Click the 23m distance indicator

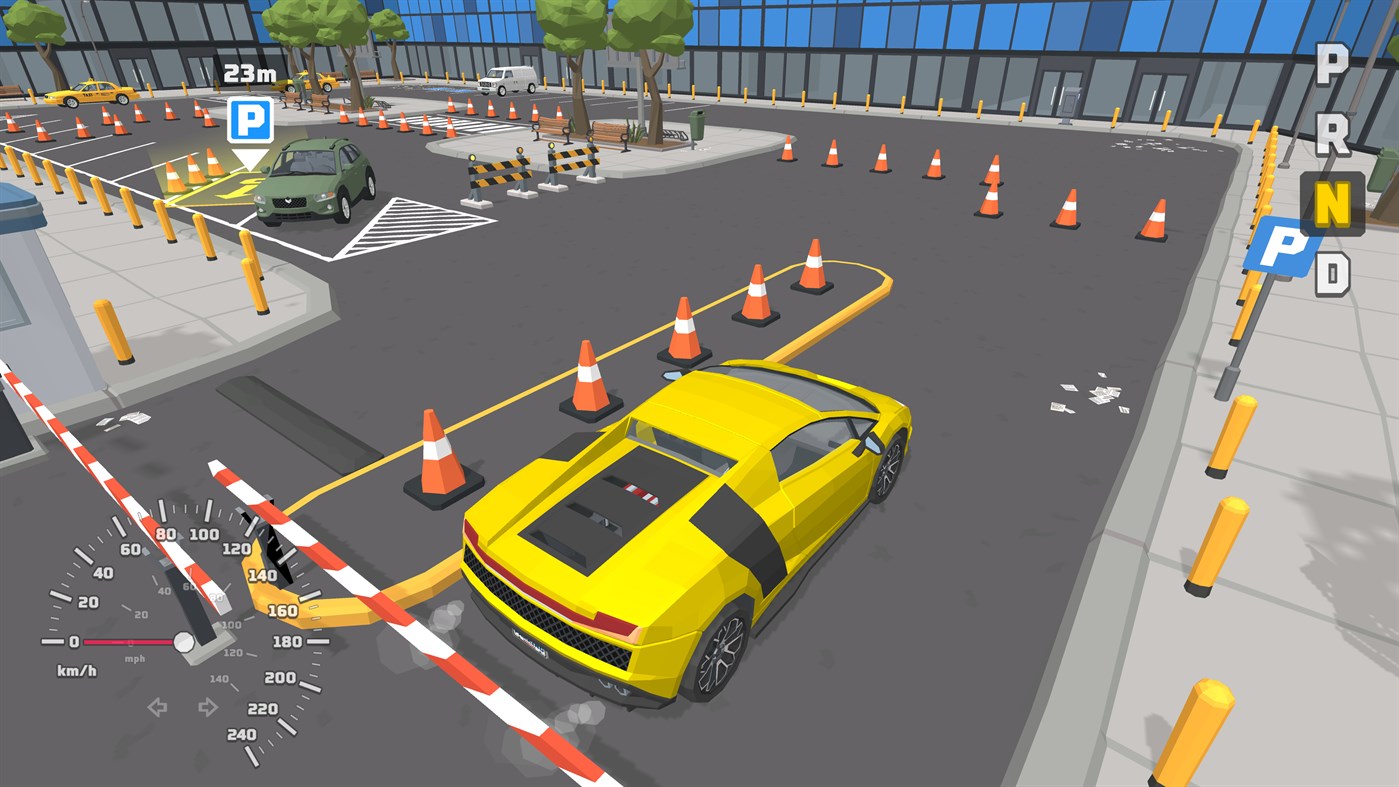click(251, 73)
